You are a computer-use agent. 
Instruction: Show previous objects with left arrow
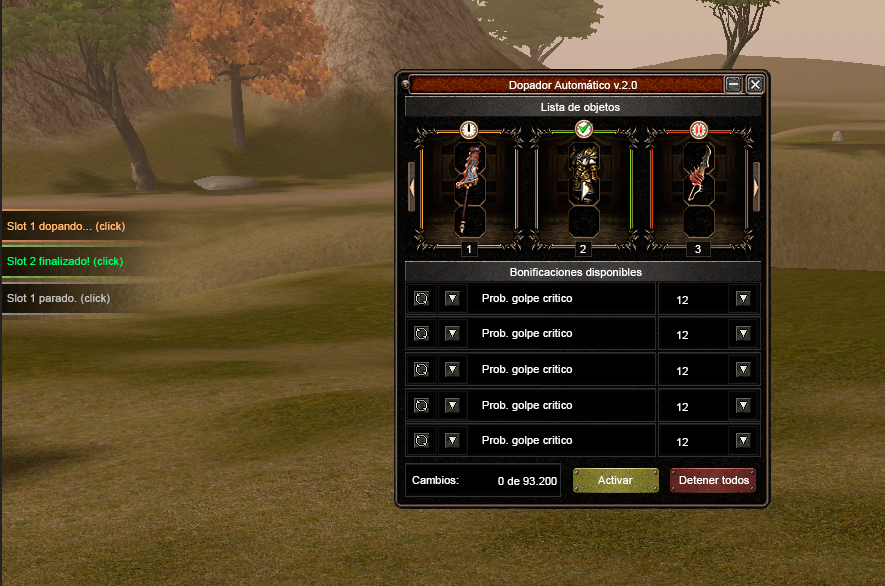[x=411, y=187]
